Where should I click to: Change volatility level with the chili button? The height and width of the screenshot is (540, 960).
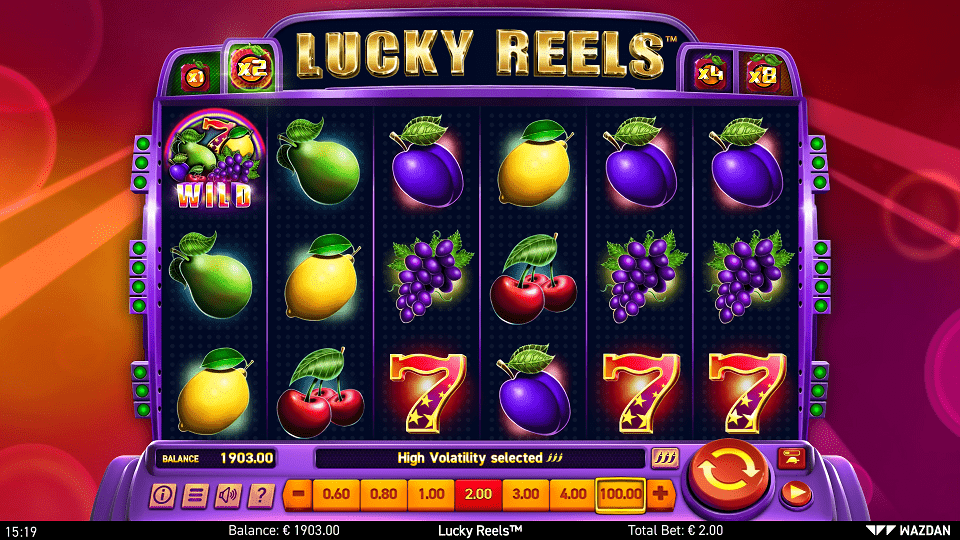664,458
